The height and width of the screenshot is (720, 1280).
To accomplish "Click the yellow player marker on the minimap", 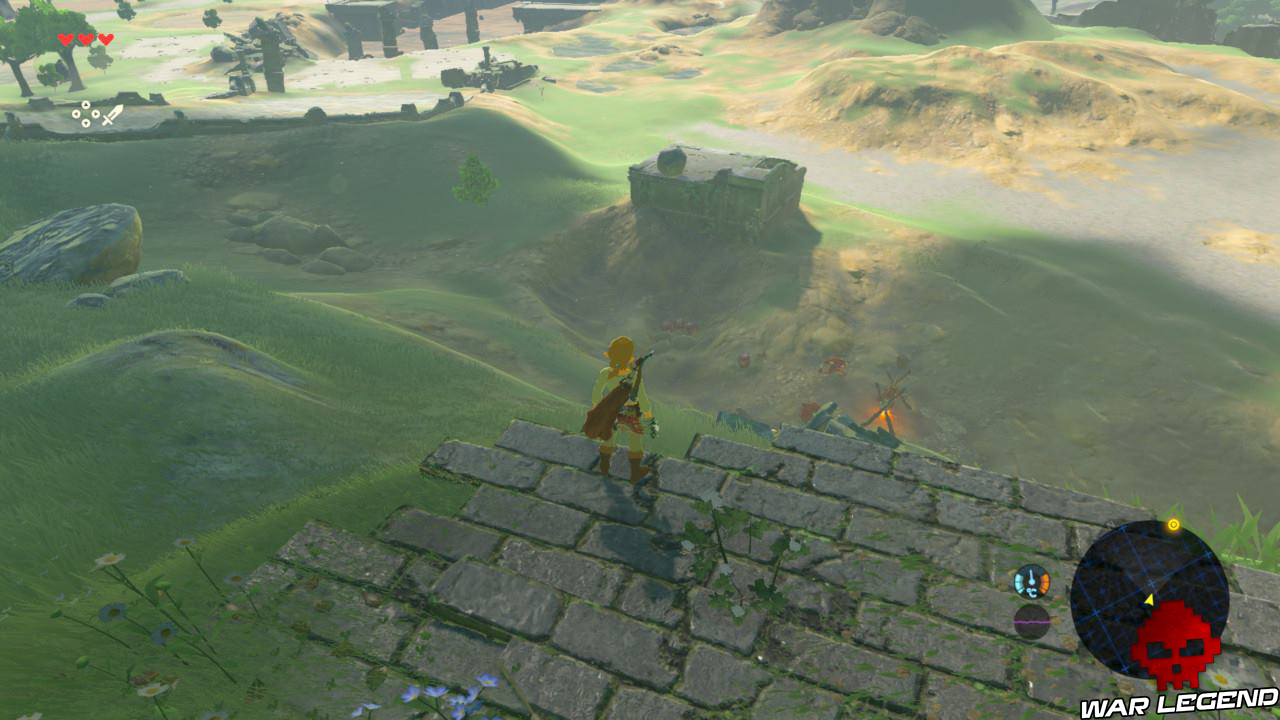I will pos(1150,600).
